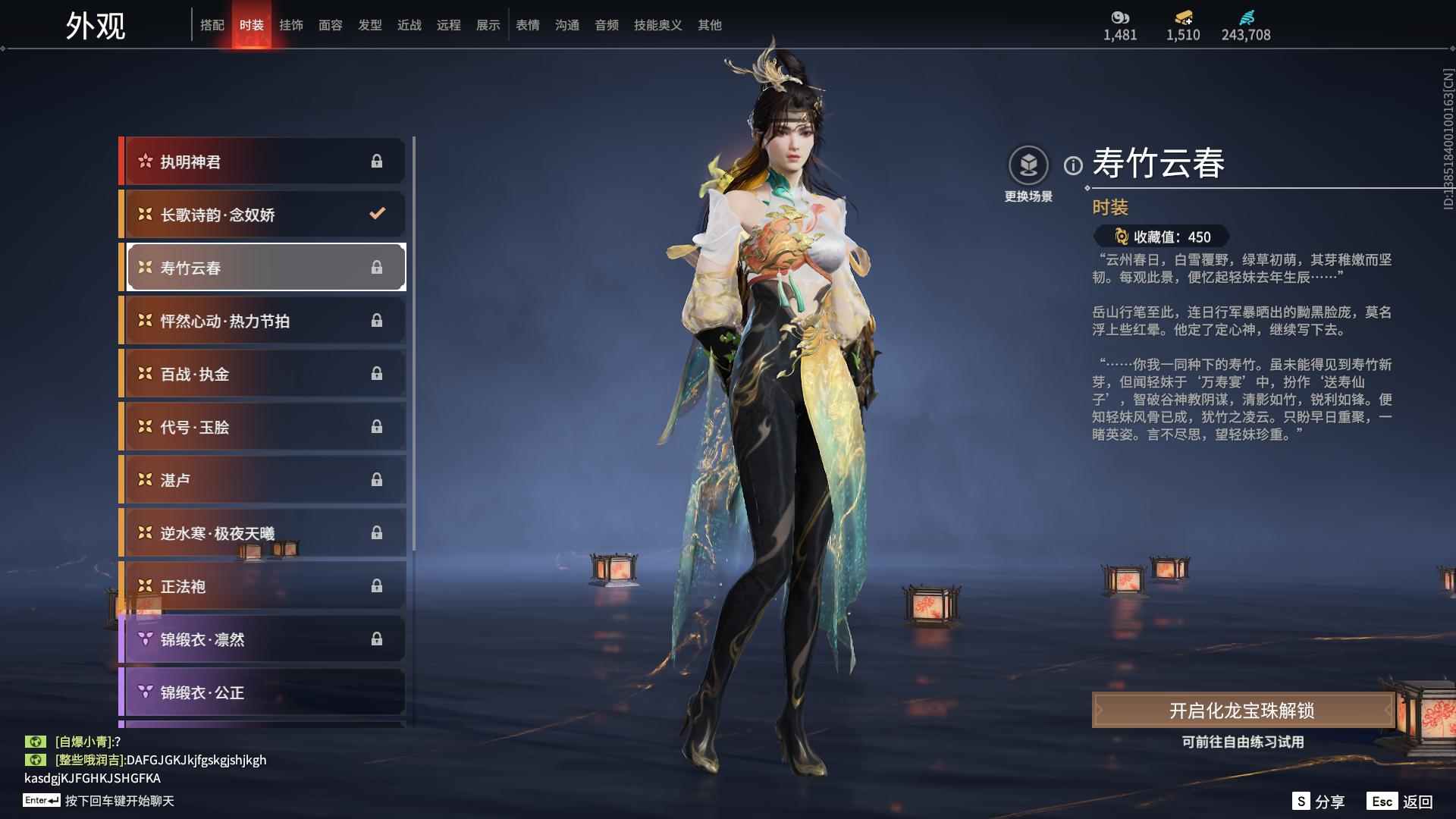
Task: Click the lock icon on 百战·执金 entry
Action: [x=377, y=373]
